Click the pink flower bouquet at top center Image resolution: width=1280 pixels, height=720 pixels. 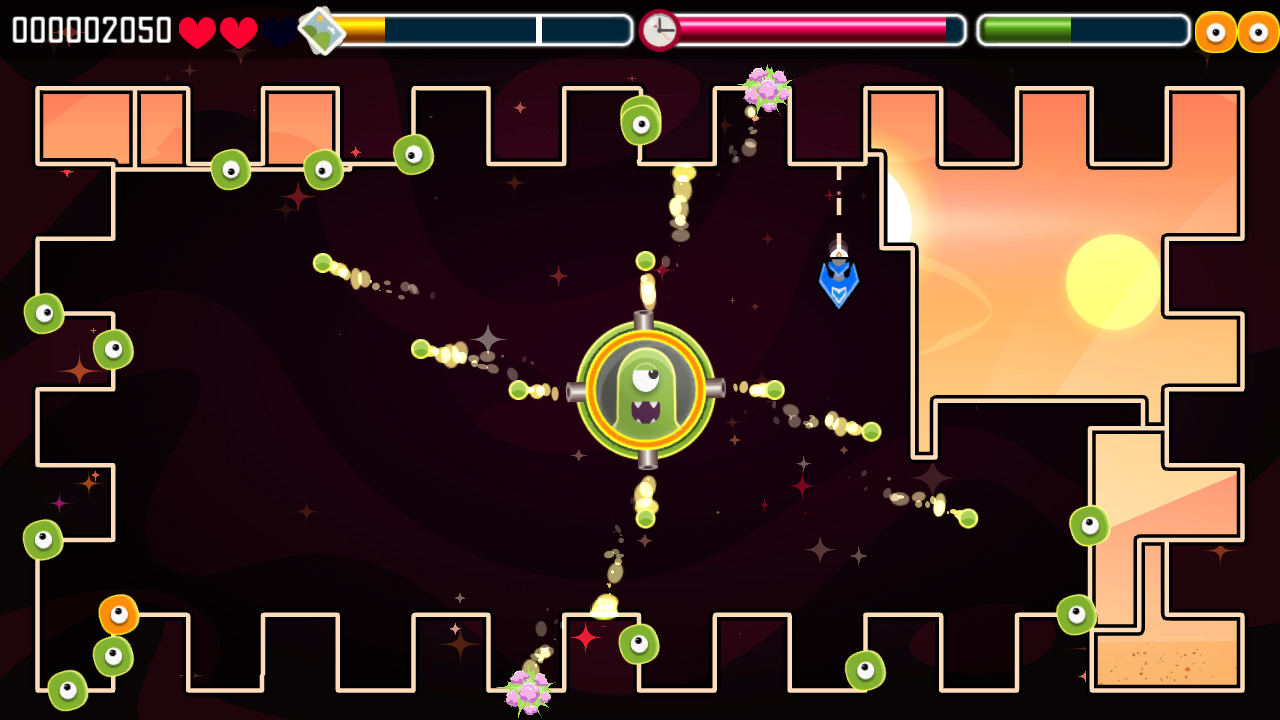[x=765, y=89]
